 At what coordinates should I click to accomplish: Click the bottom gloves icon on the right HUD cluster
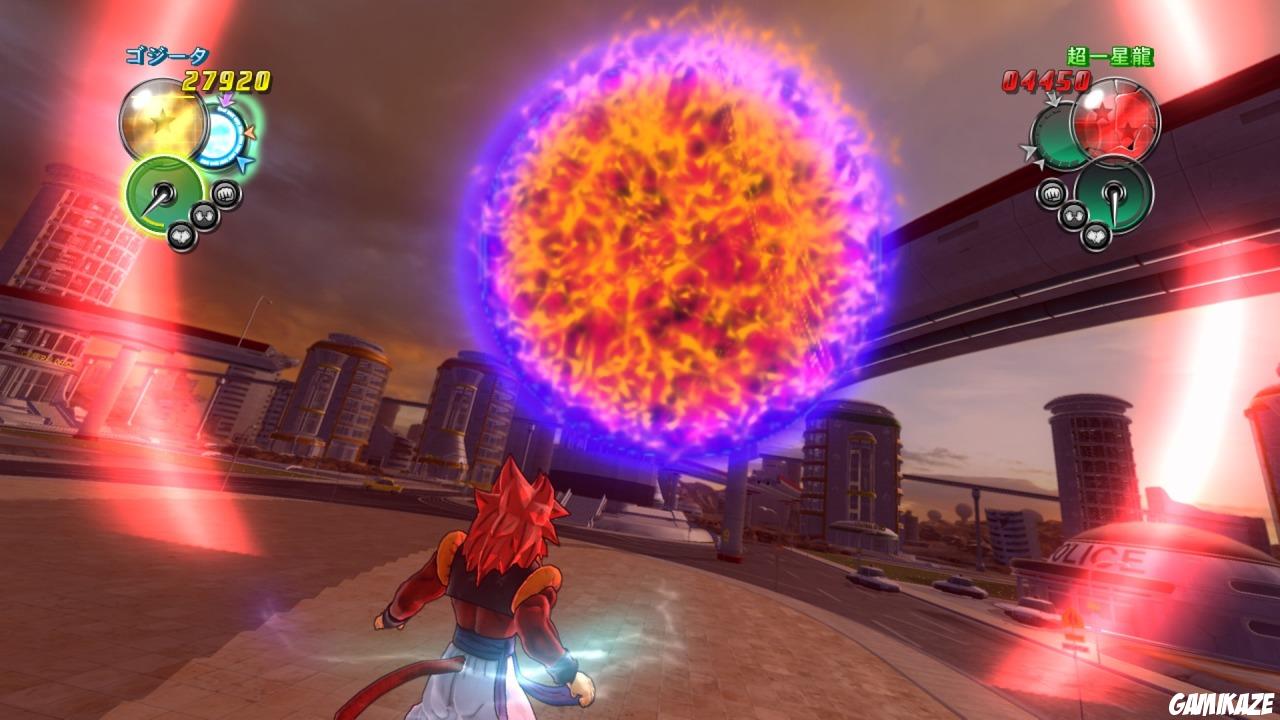[1098, 236]
